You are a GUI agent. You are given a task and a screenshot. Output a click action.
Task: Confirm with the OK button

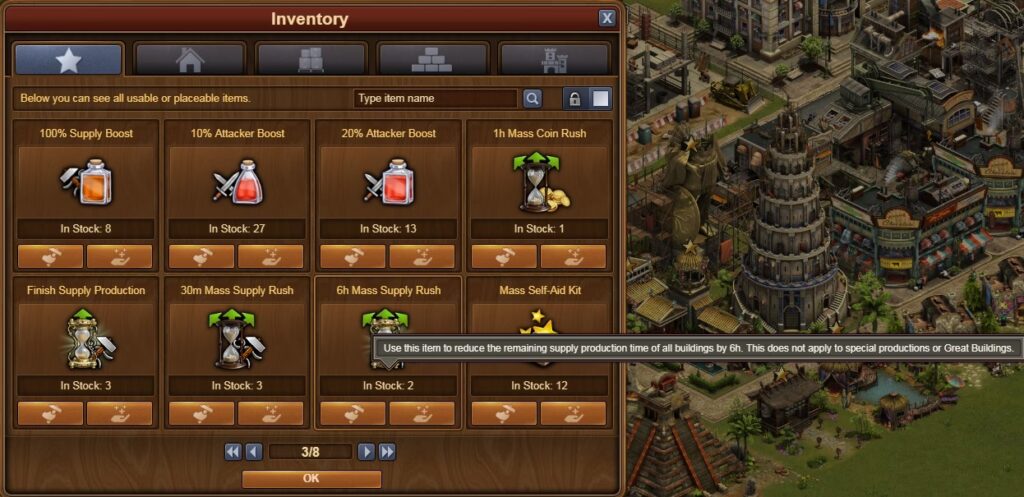(x=311, y=479)
